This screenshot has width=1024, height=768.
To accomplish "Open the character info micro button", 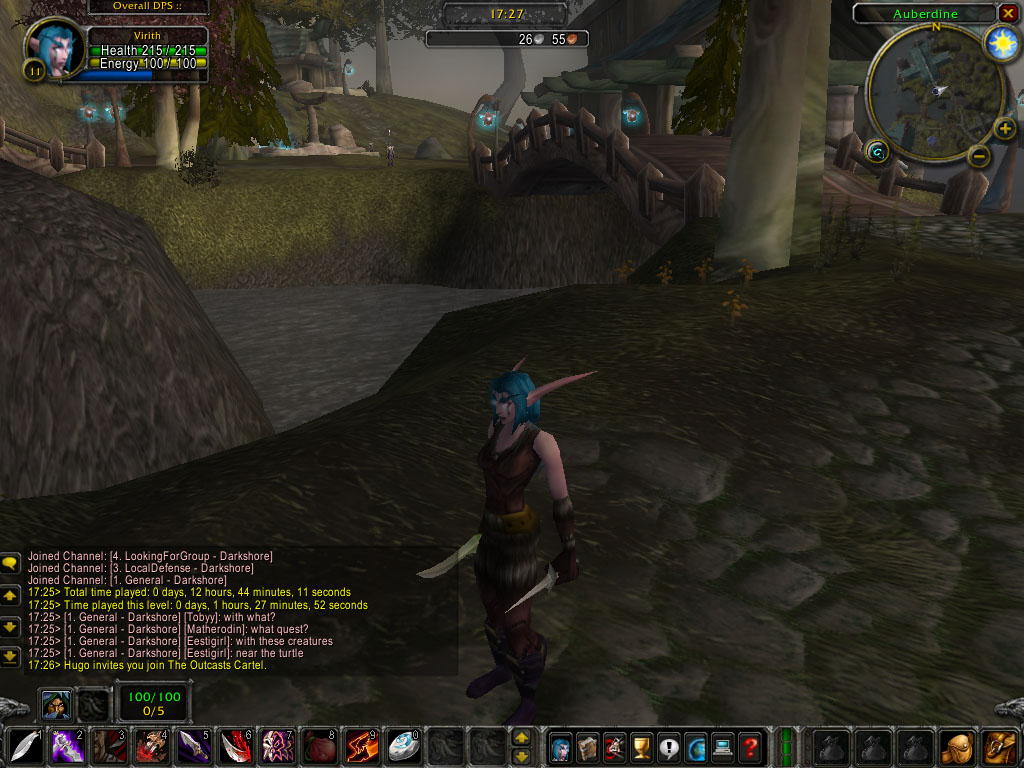I will [x=561, y=746].
